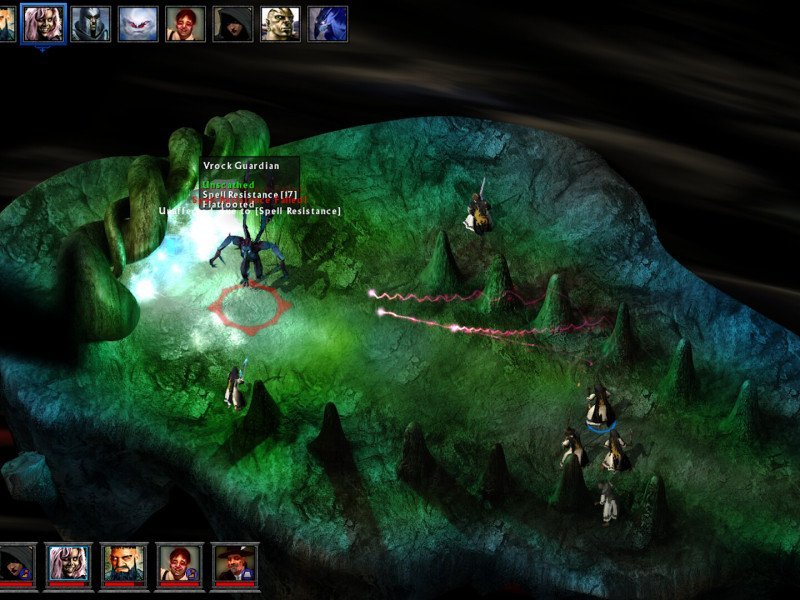Select the blue dragon initiative portrait

pyautogui.click(x=328, y=23)
